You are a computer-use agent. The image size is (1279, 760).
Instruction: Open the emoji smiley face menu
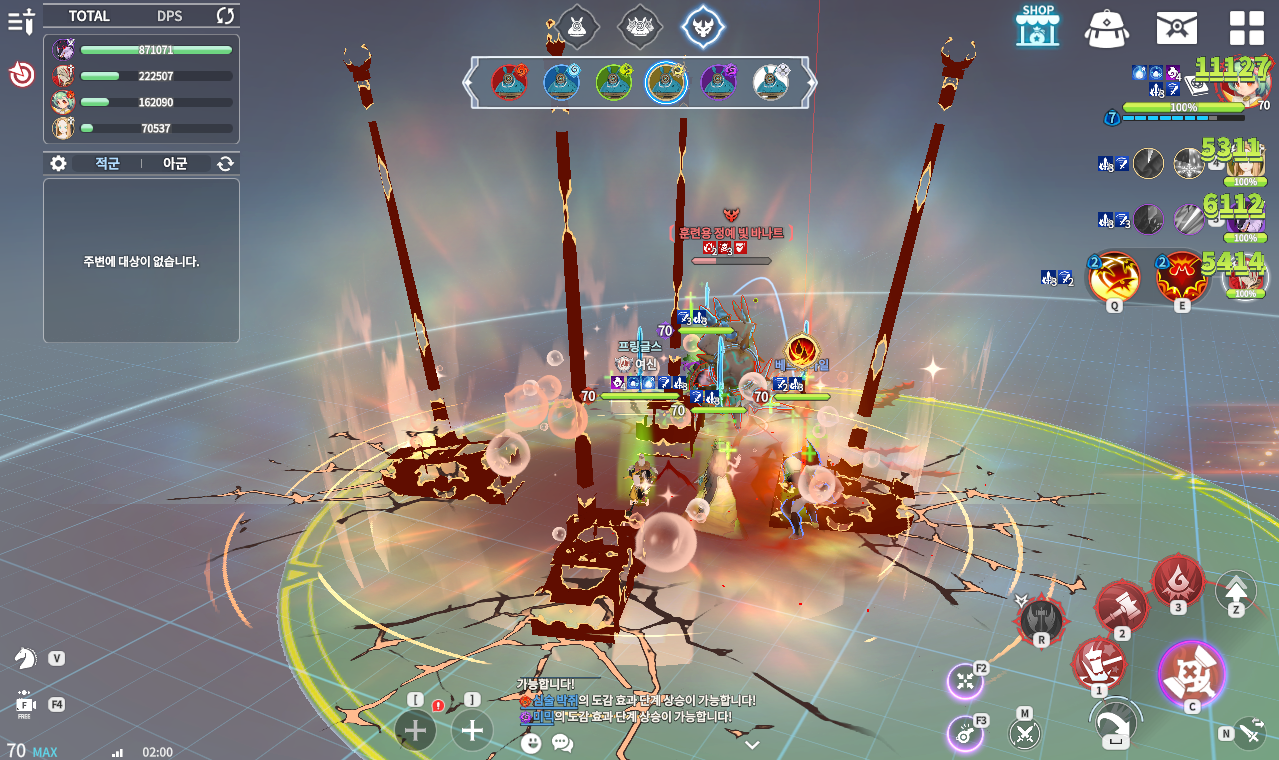click(x=531, y=743)
